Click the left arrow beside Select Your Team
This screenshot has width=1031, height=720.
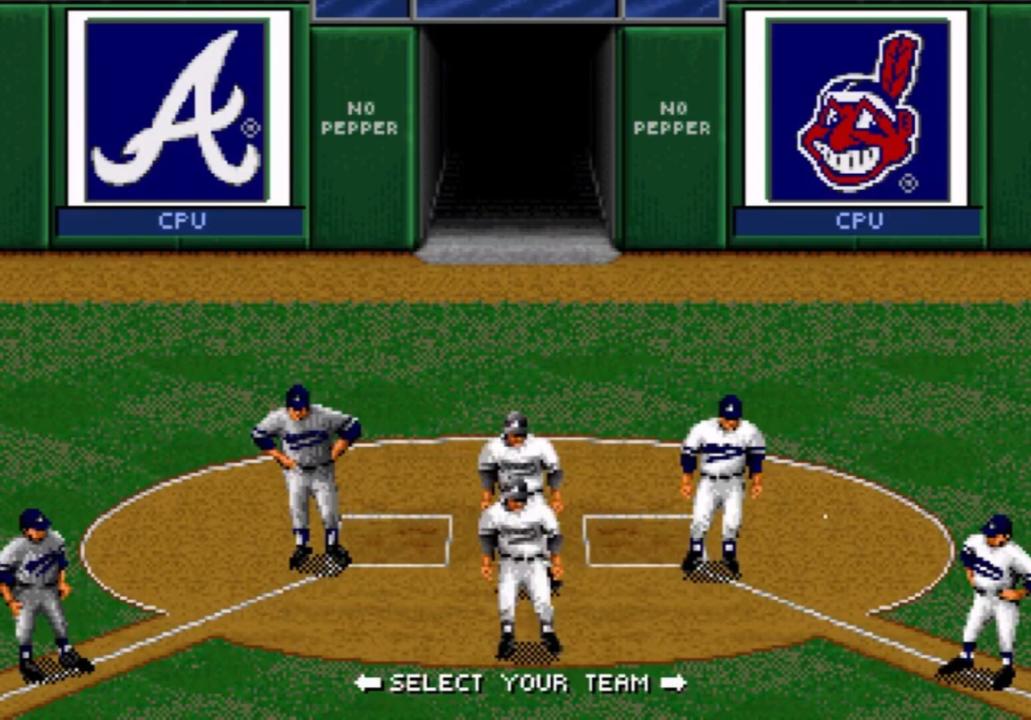tap(368, 683)
